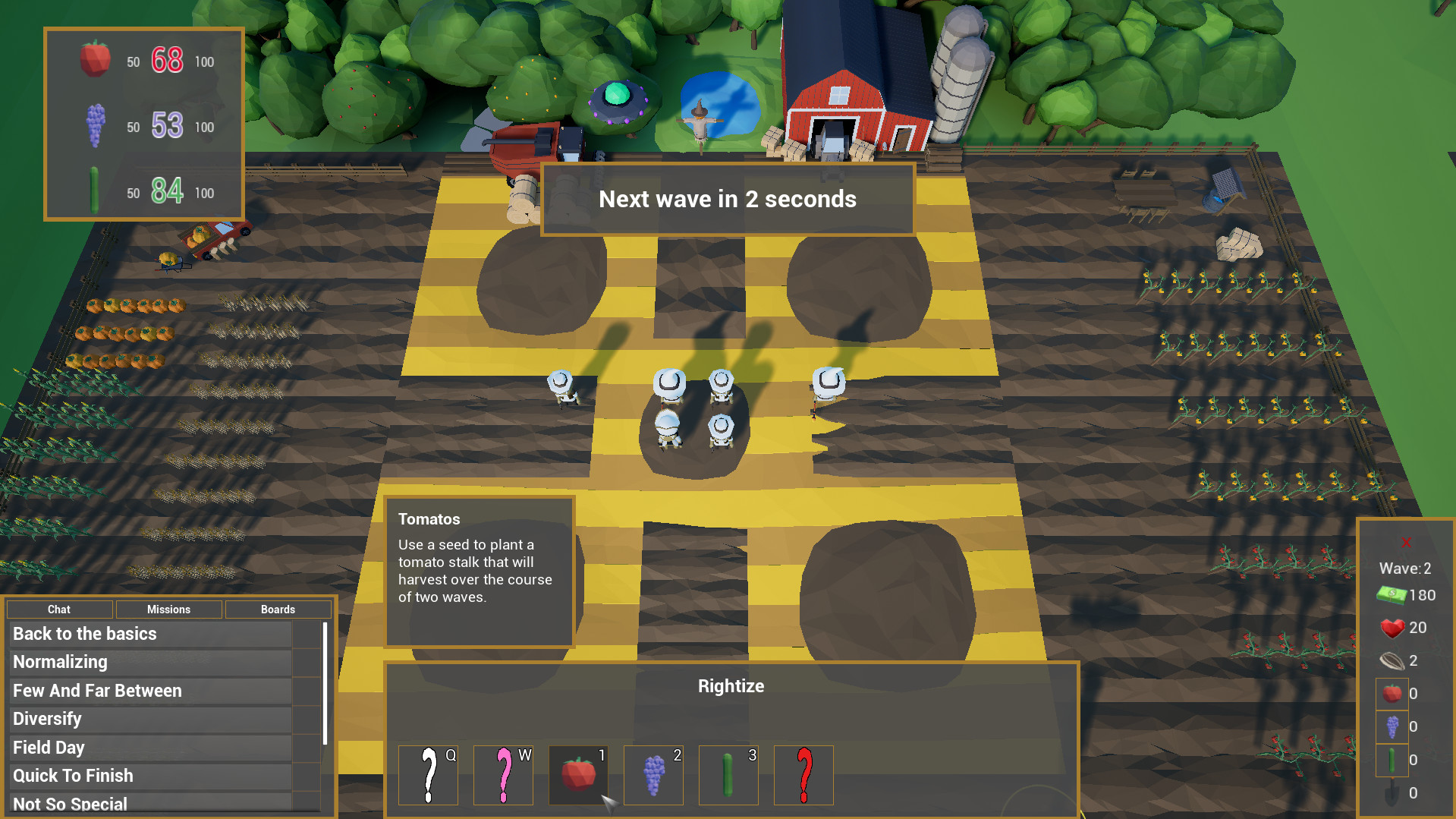This screenshot has height=819, width=1456.
Task: Select the Chat tab
Action: tap(59, 609)
